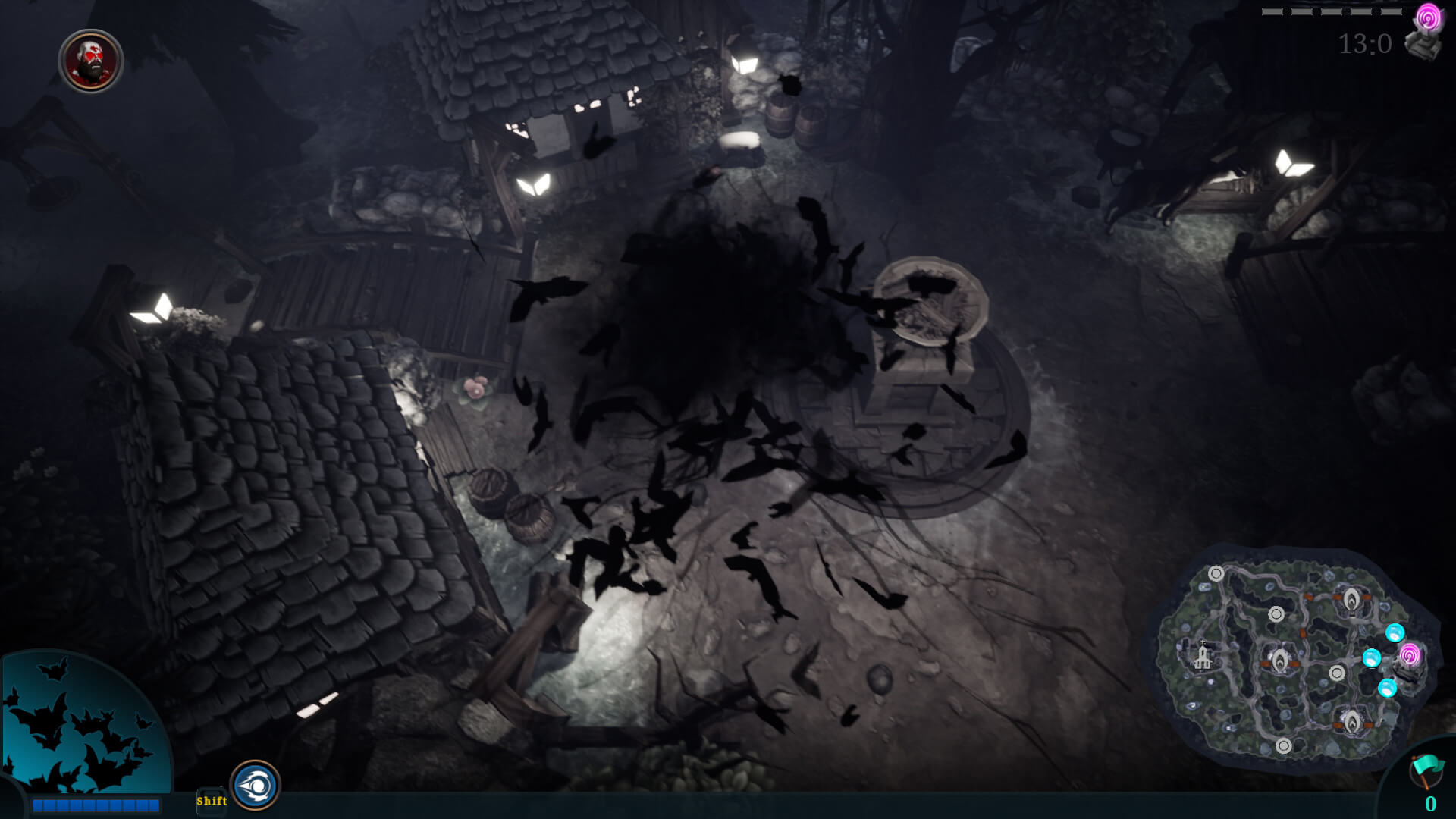Click the middle teal orb on the minimap
Image resolution: width=1456 pixels, height=819 pixels.
pyautogui.click(x=1371, y=658)
